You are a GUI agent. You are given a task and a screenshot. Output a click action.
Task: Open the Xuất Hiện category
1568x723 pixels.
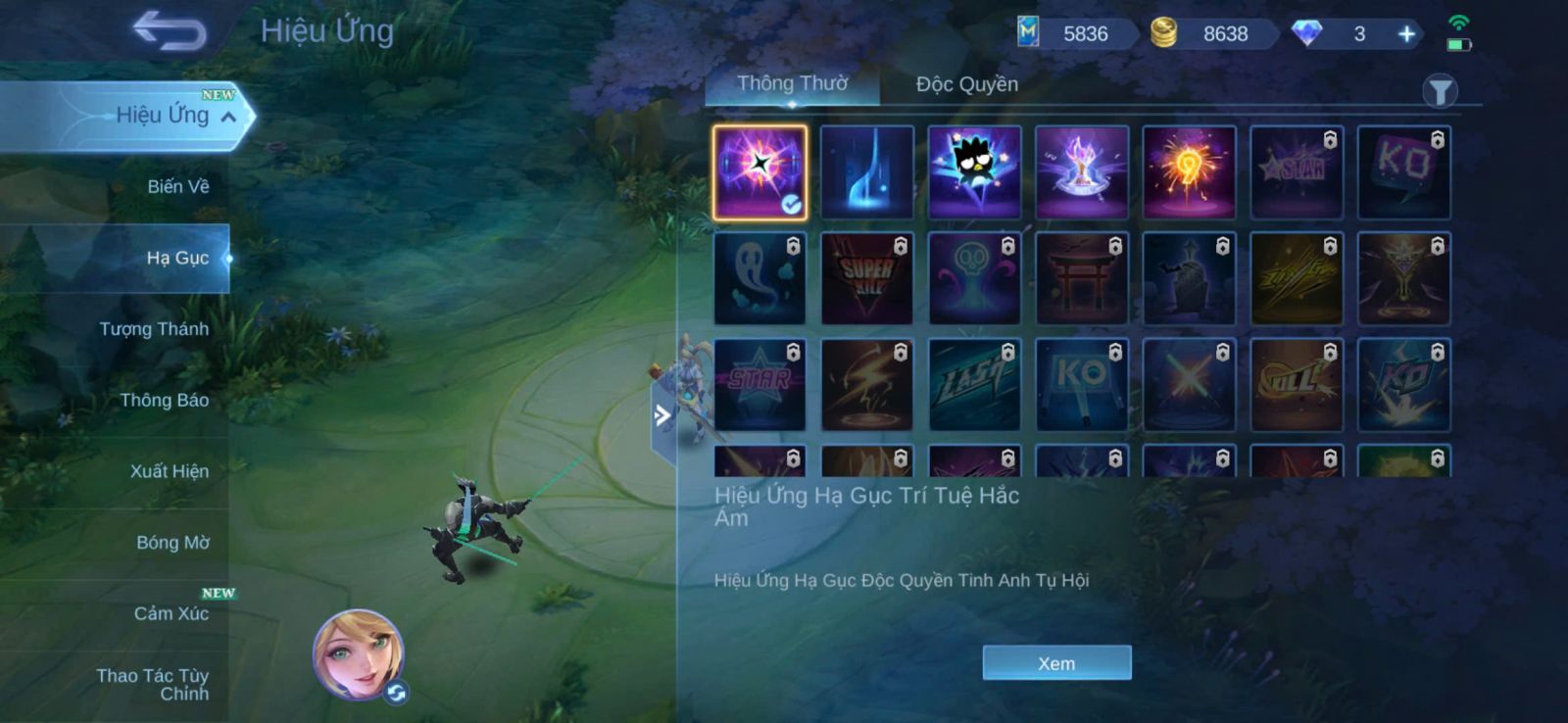pos(169,471)
